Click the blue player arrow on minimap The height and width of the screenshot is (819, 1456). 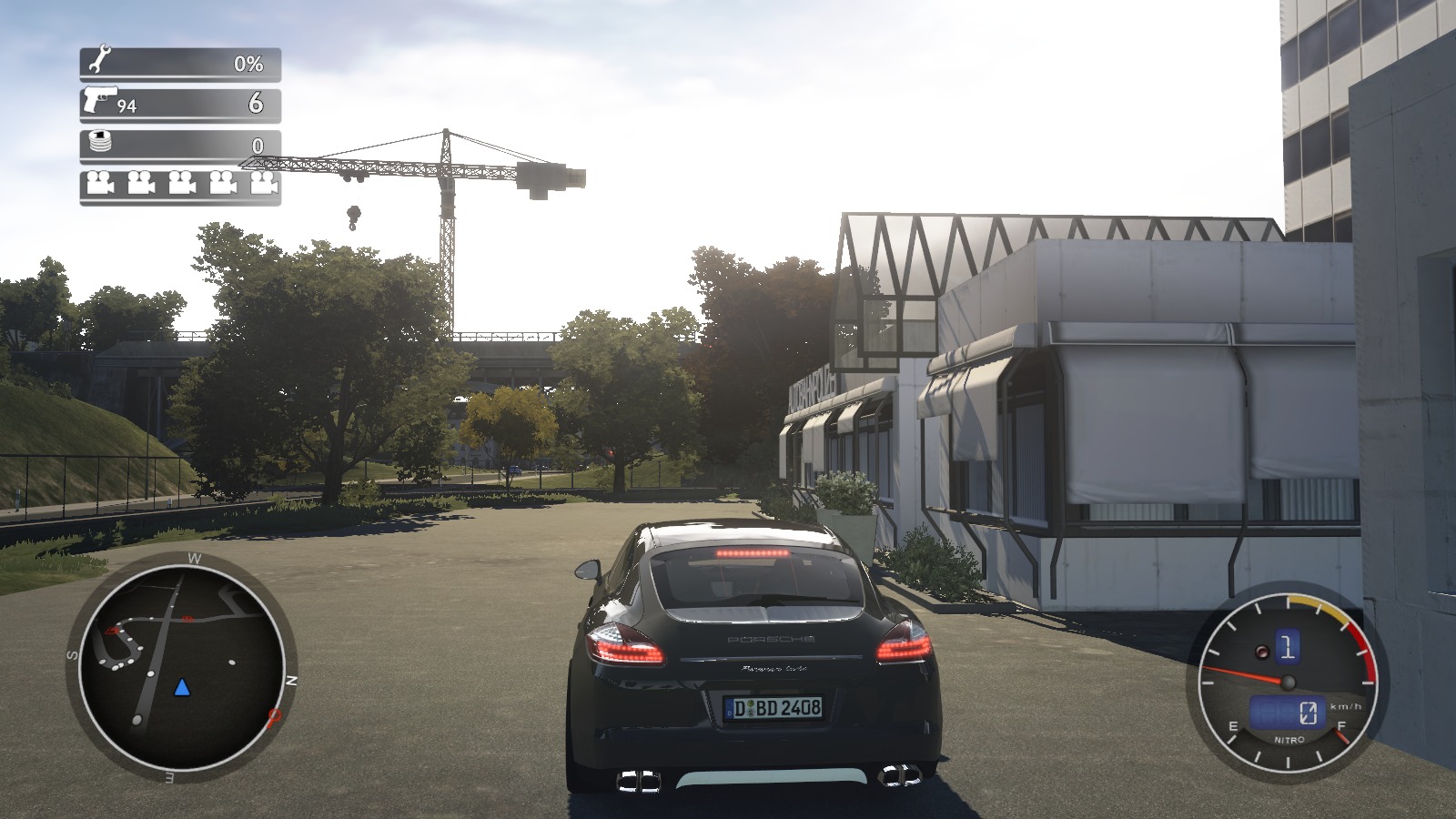tap(183, 687)
